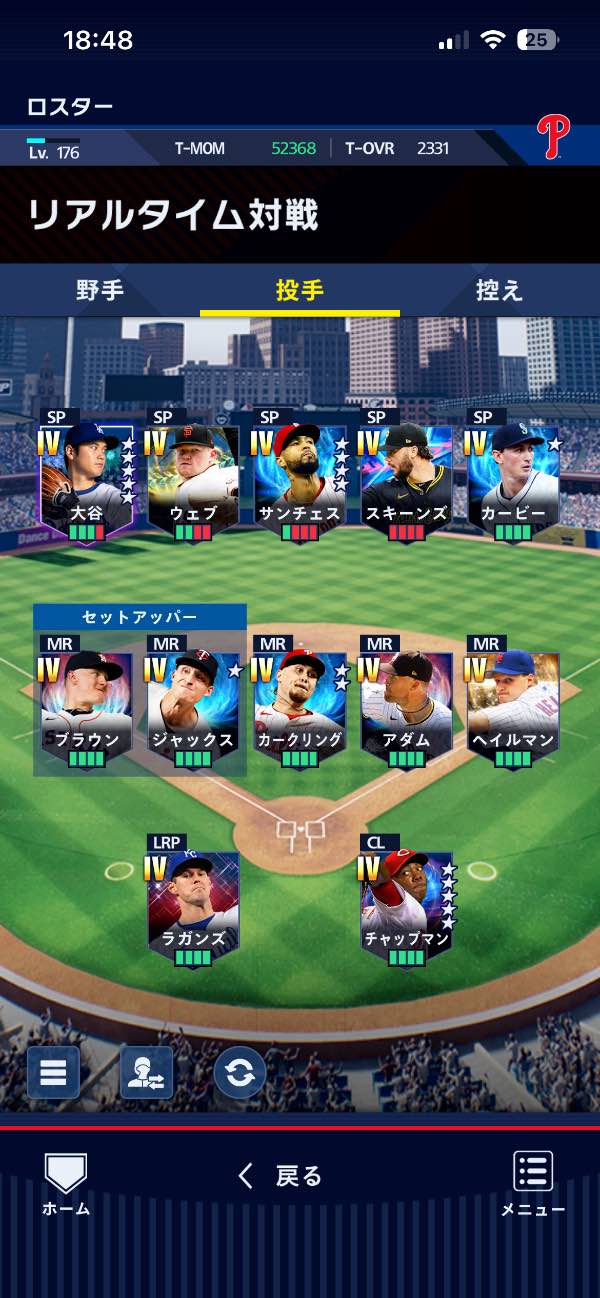Open the メニュー menu

(x=533, y=1184)
